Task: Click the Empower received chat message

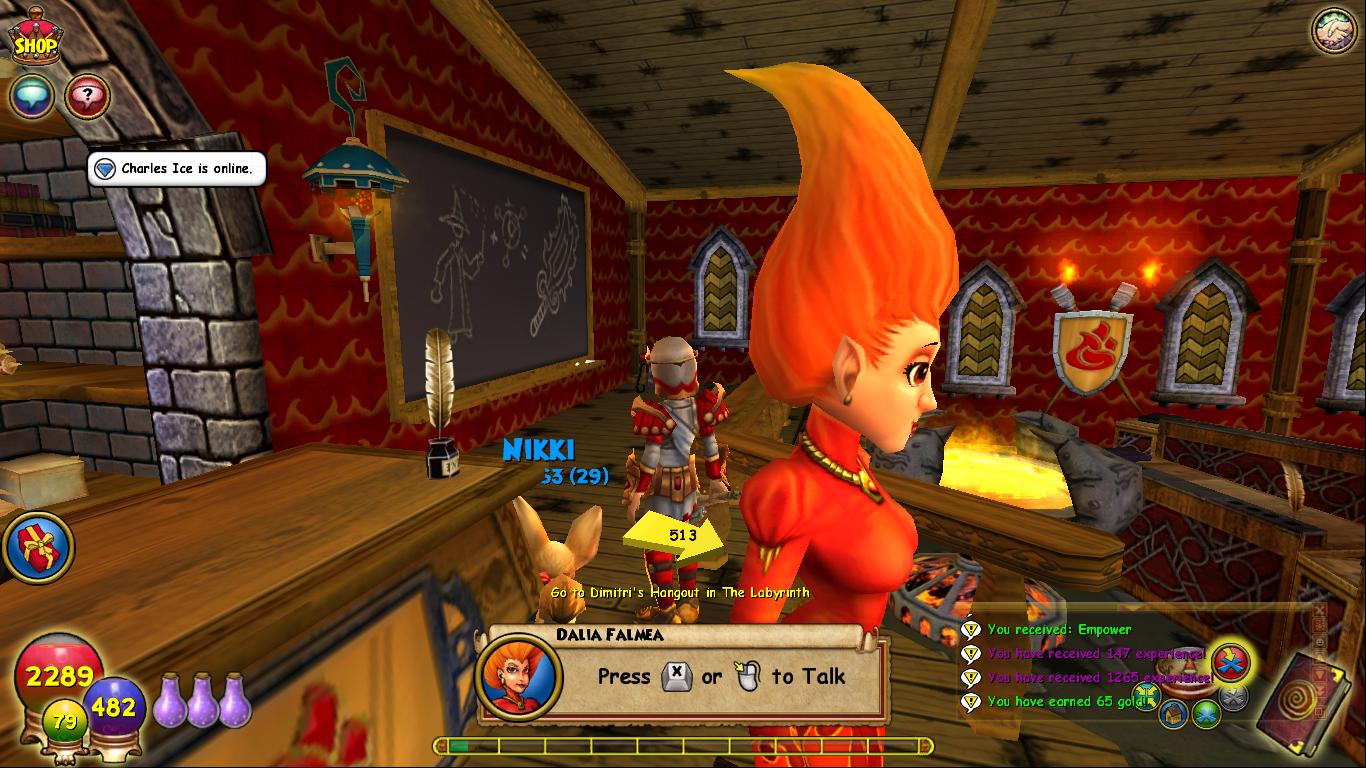Action: point(1058,630)
